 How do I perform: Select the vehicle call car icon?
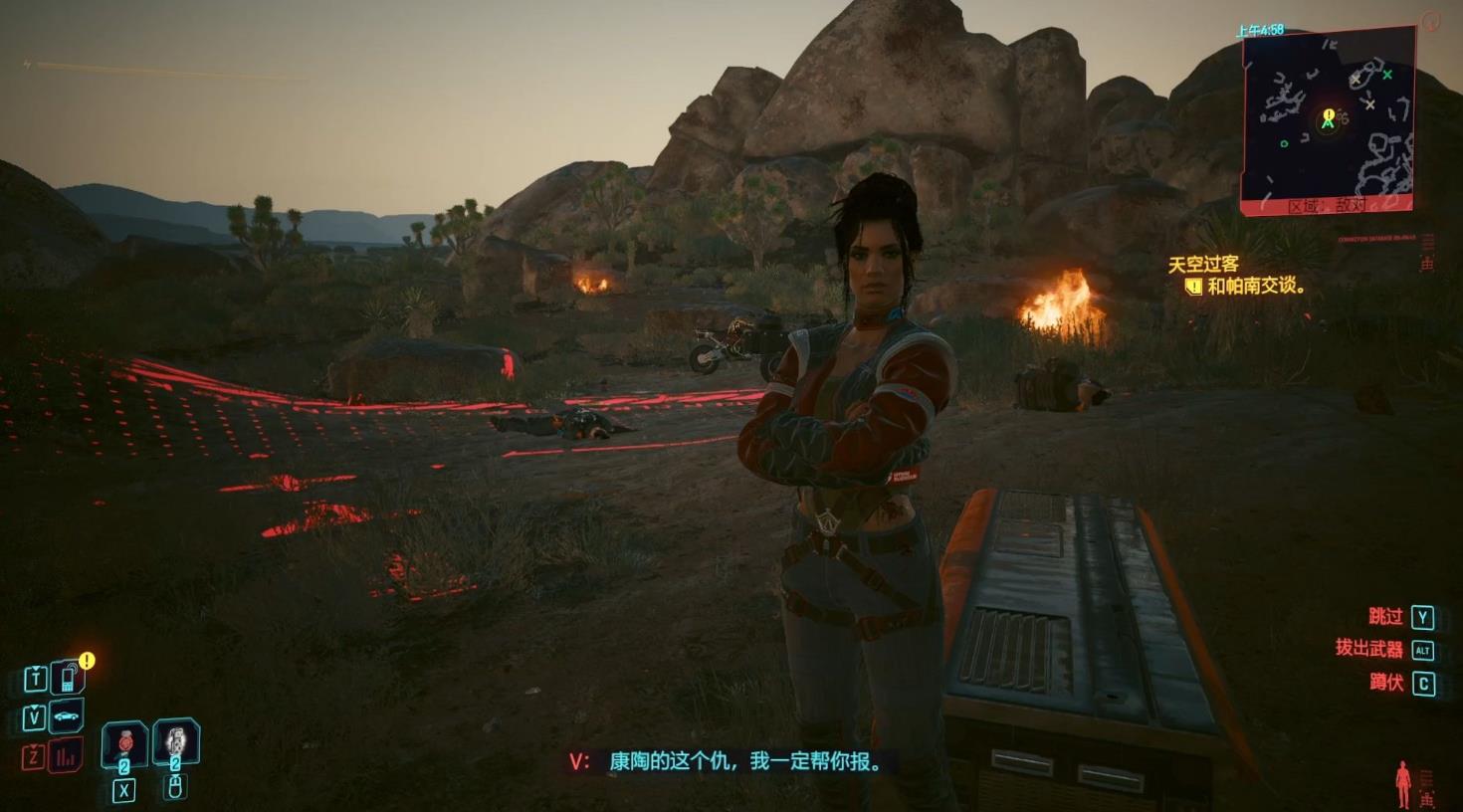67,715
